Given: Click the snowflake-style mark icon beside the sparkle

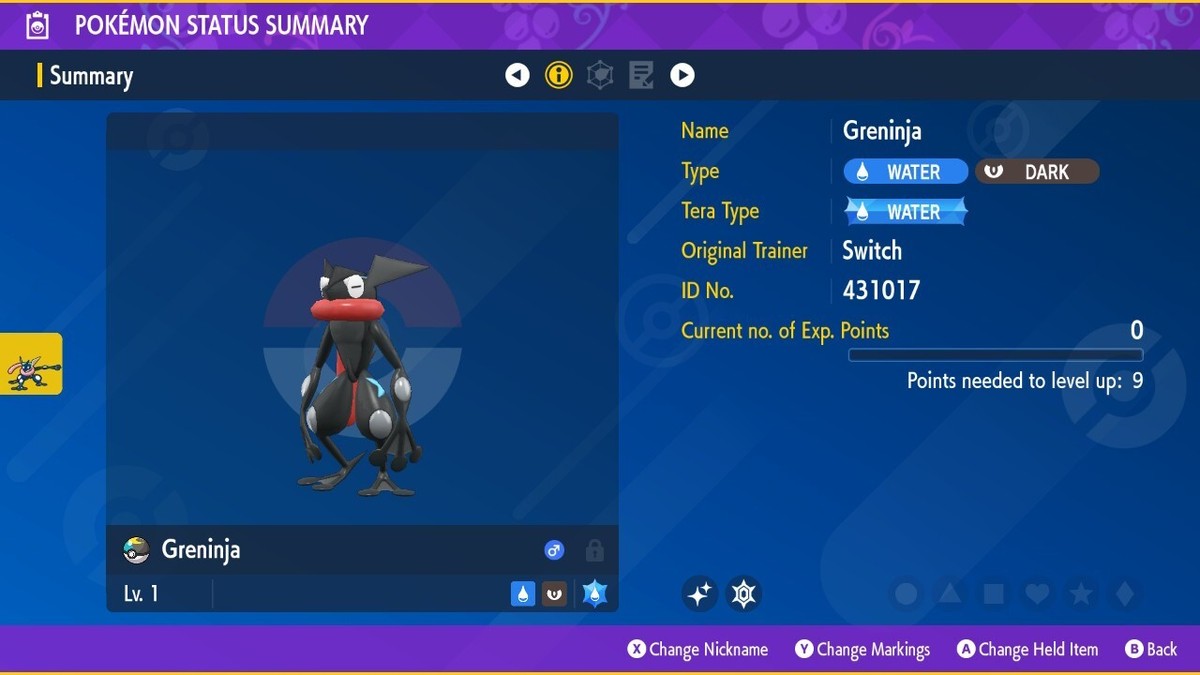Looking at the screenshot, I should (x=743, y=594).
